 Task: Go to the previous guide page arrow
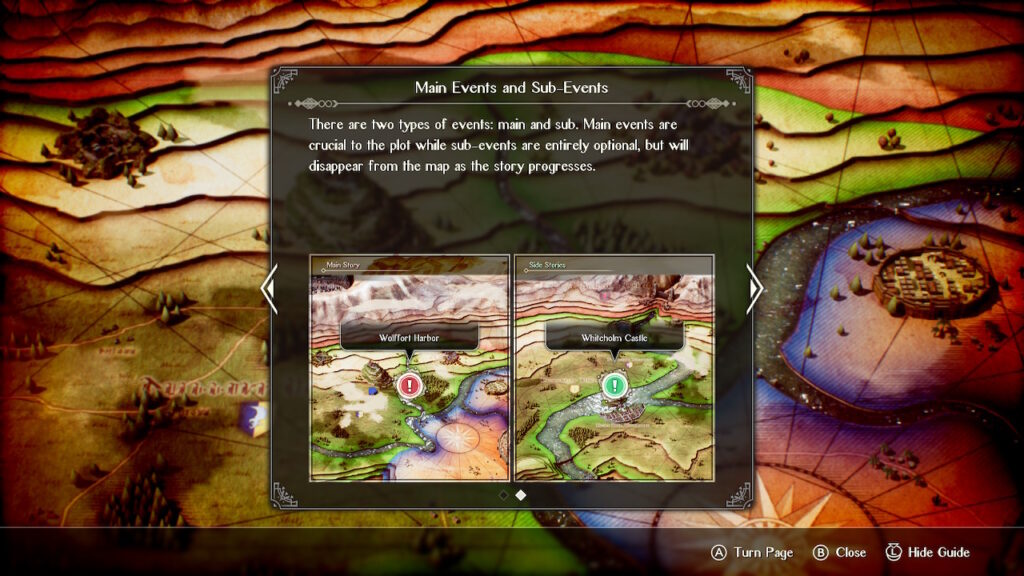[x=267, y=289]
